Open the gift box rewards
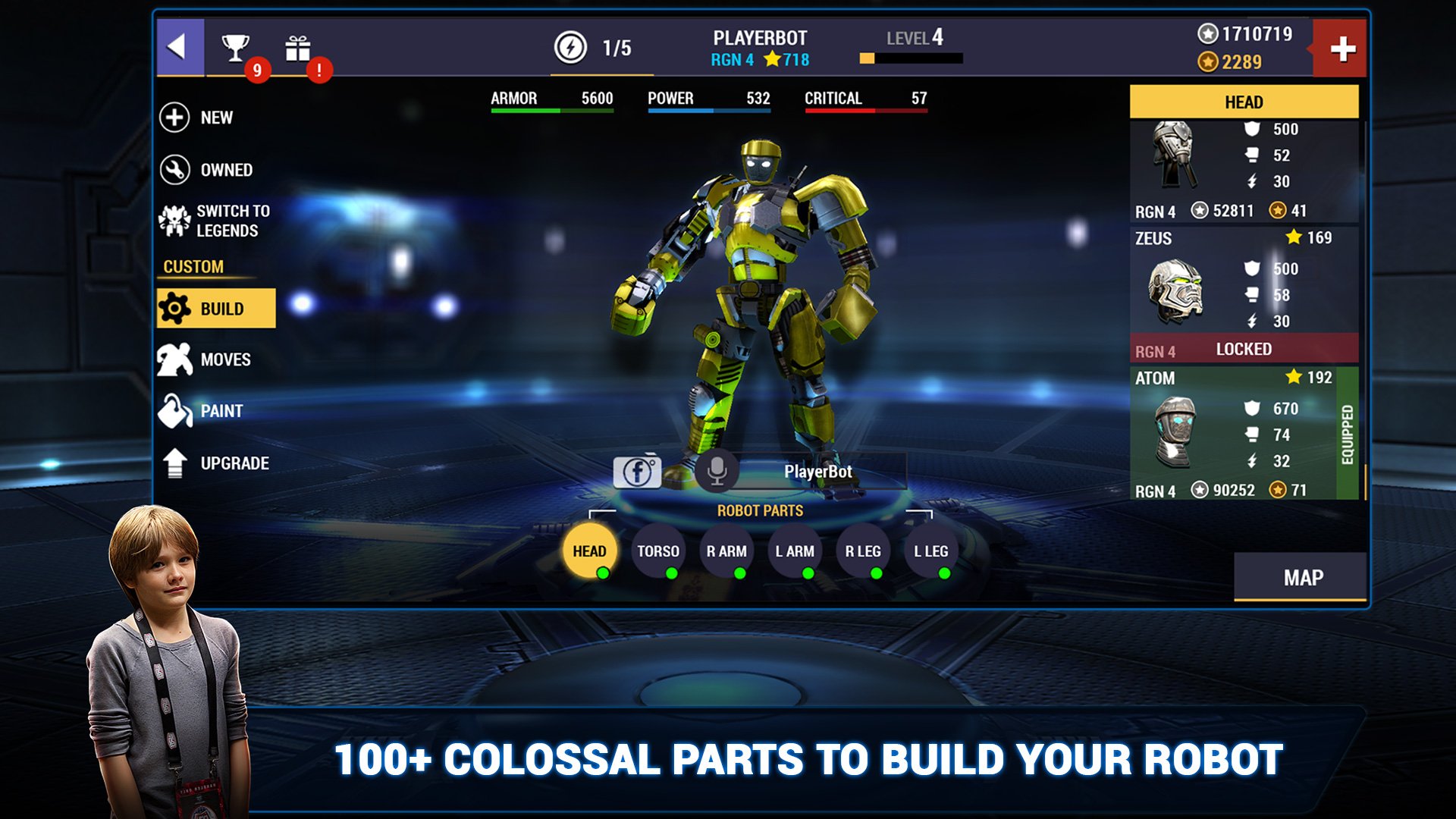 tap(297, 49)
